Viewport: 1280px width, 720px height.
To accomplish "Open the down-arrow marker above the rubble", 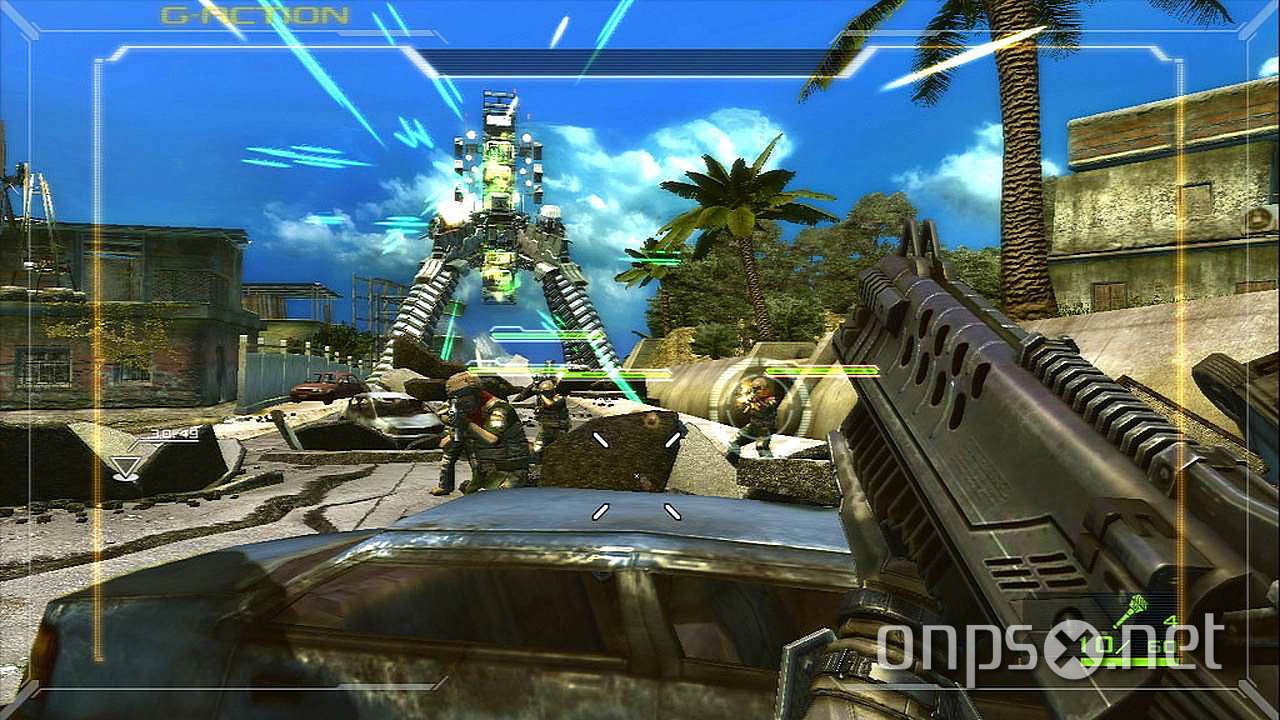I will click(x=125, y=468).
